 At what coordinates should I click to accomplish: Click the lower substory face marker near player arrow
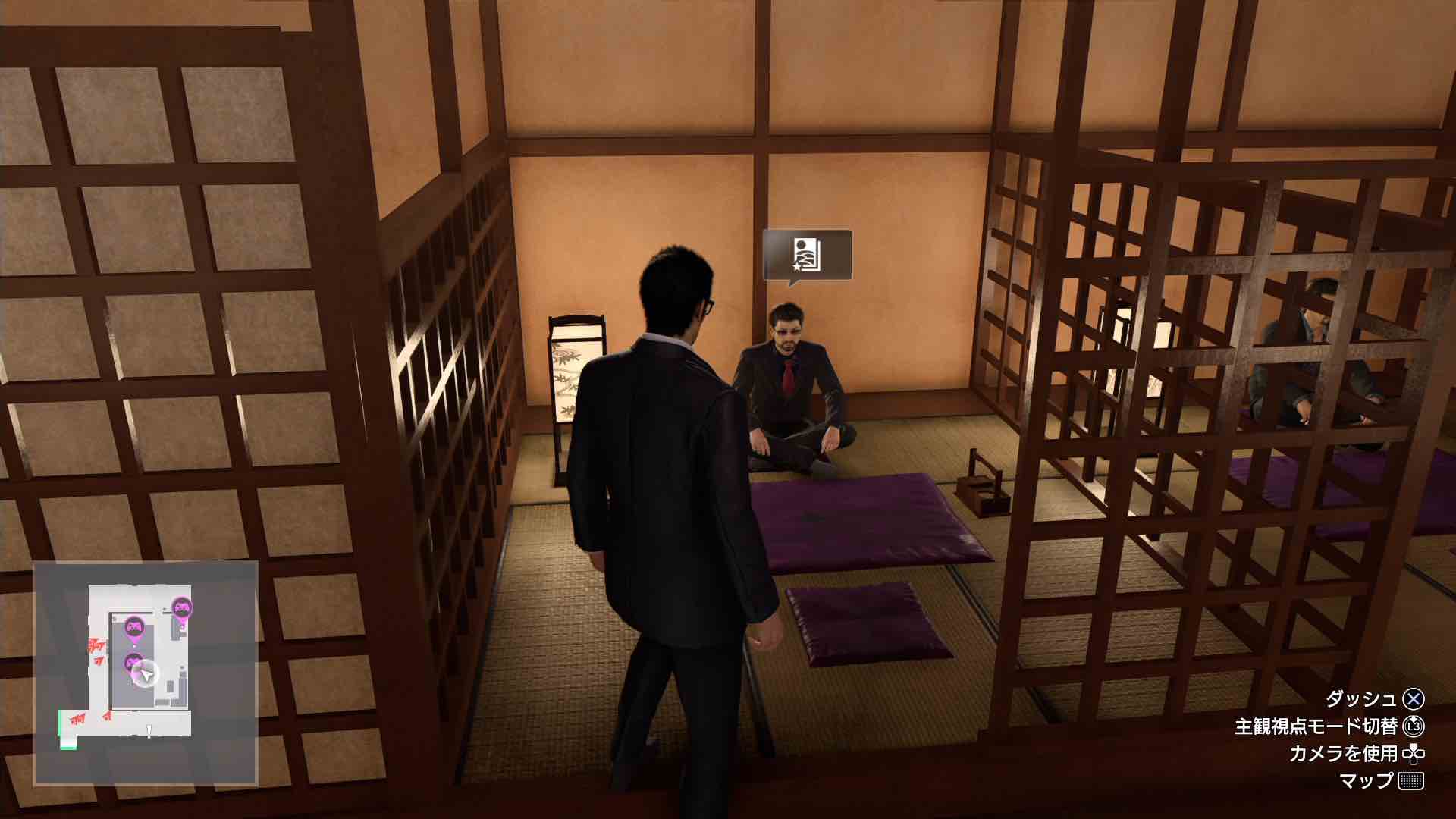[x=133, y=662]
